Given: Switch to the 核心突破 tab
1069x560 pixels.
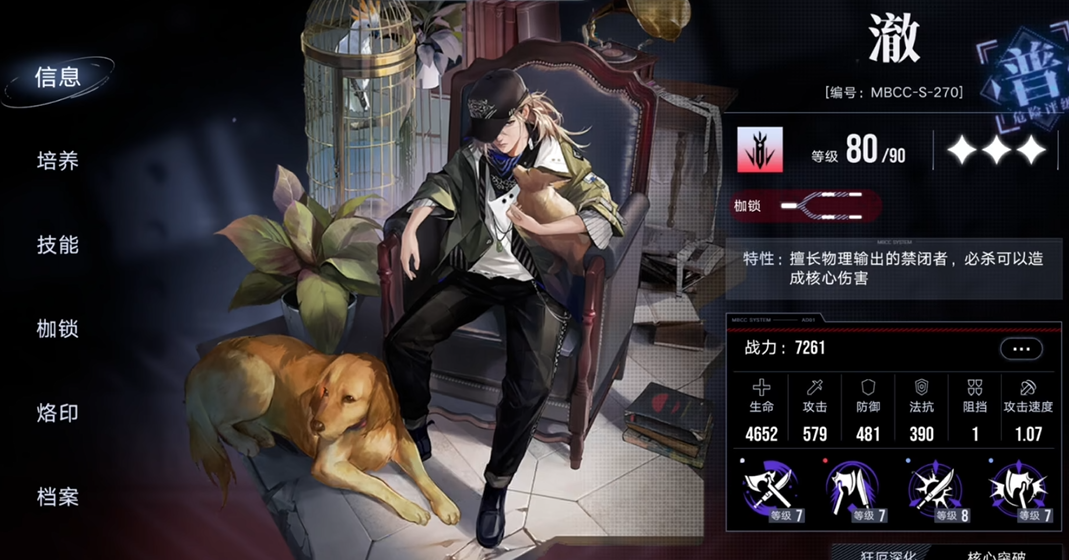Looking at the screenshot, I should (995, 553).
